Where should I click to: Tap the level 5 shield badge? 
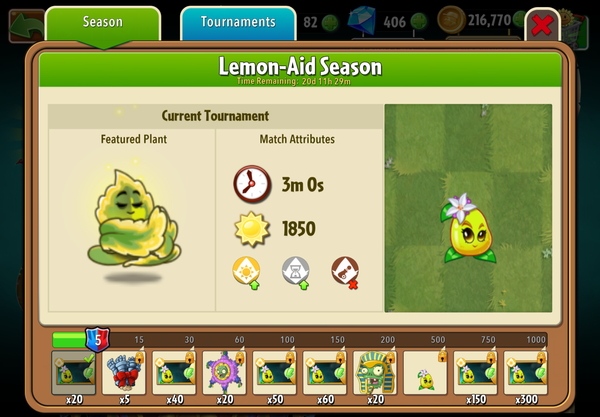tap(96, 339)
